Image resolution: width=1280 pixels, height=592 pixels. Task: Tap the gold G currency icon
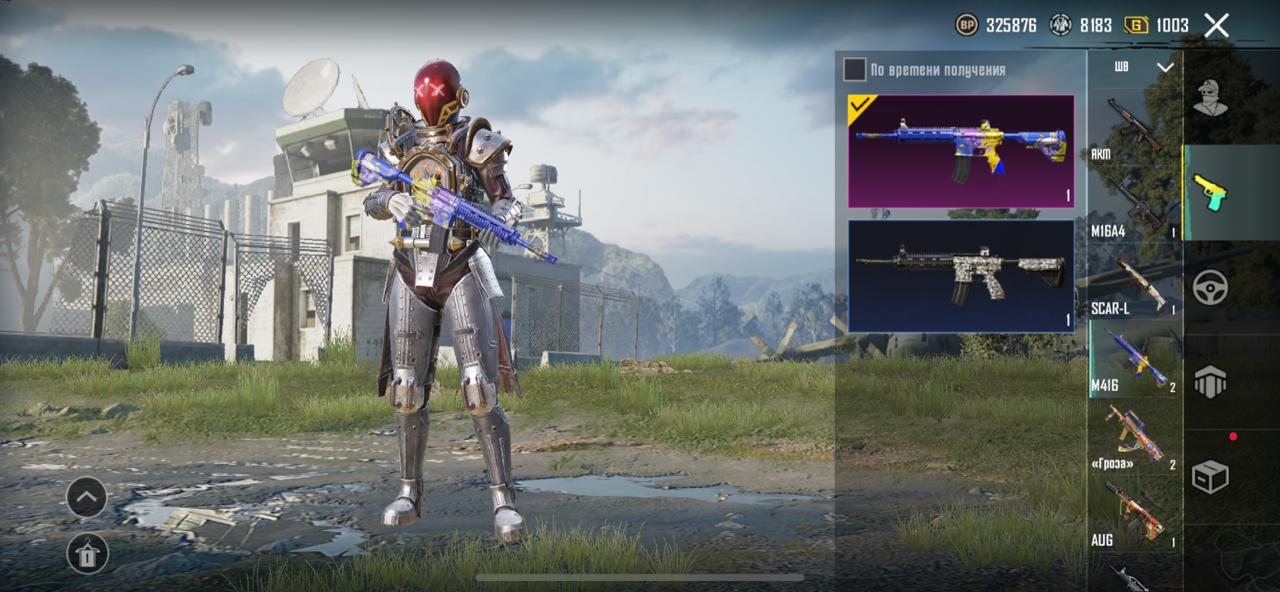click(1136, 25)
